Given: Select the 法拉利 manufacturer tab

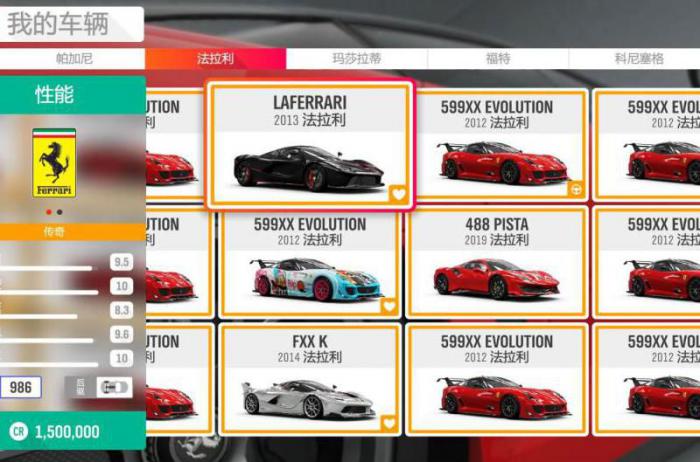Looking at the screenshot, I should (215, 59).
